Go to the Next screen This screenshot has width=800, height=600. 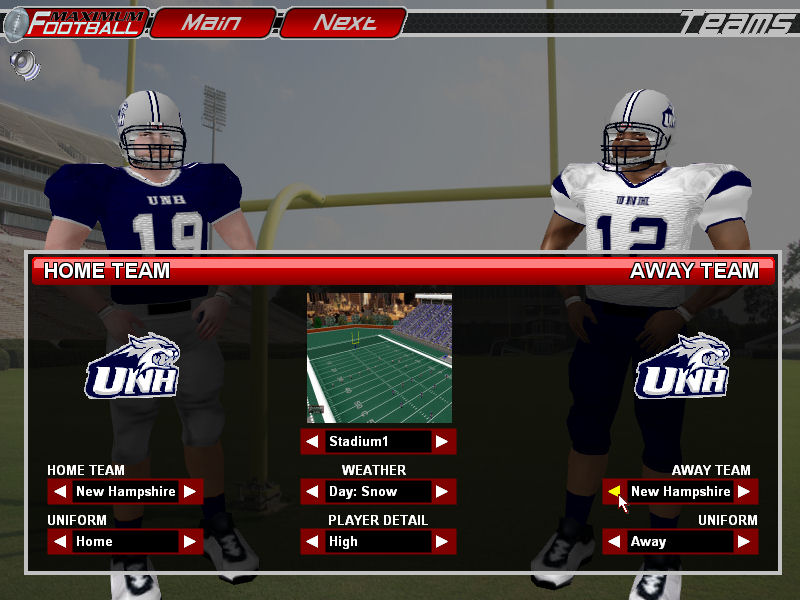point(343,23)
